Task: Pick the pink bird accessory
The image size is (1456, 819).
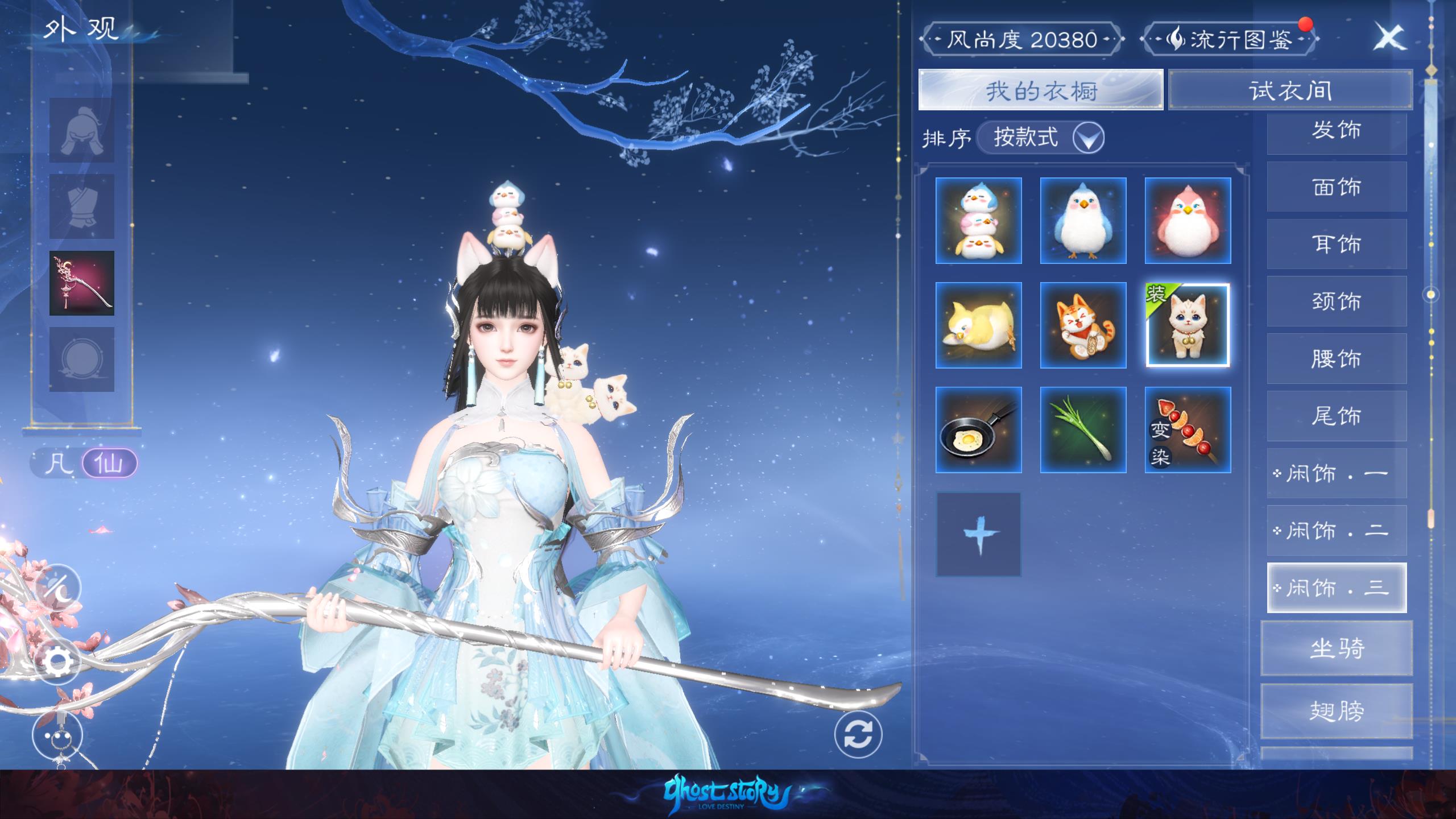Action: pos(1188,221)
